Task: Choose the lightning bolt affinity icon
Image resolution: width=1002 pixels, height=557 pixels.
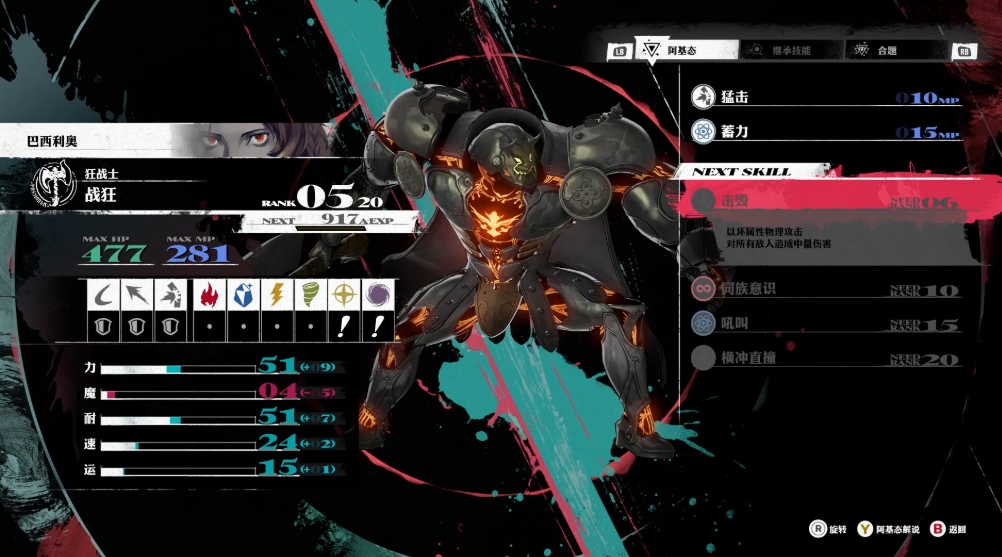Action: pyautogui.click(x=276, y=295)
